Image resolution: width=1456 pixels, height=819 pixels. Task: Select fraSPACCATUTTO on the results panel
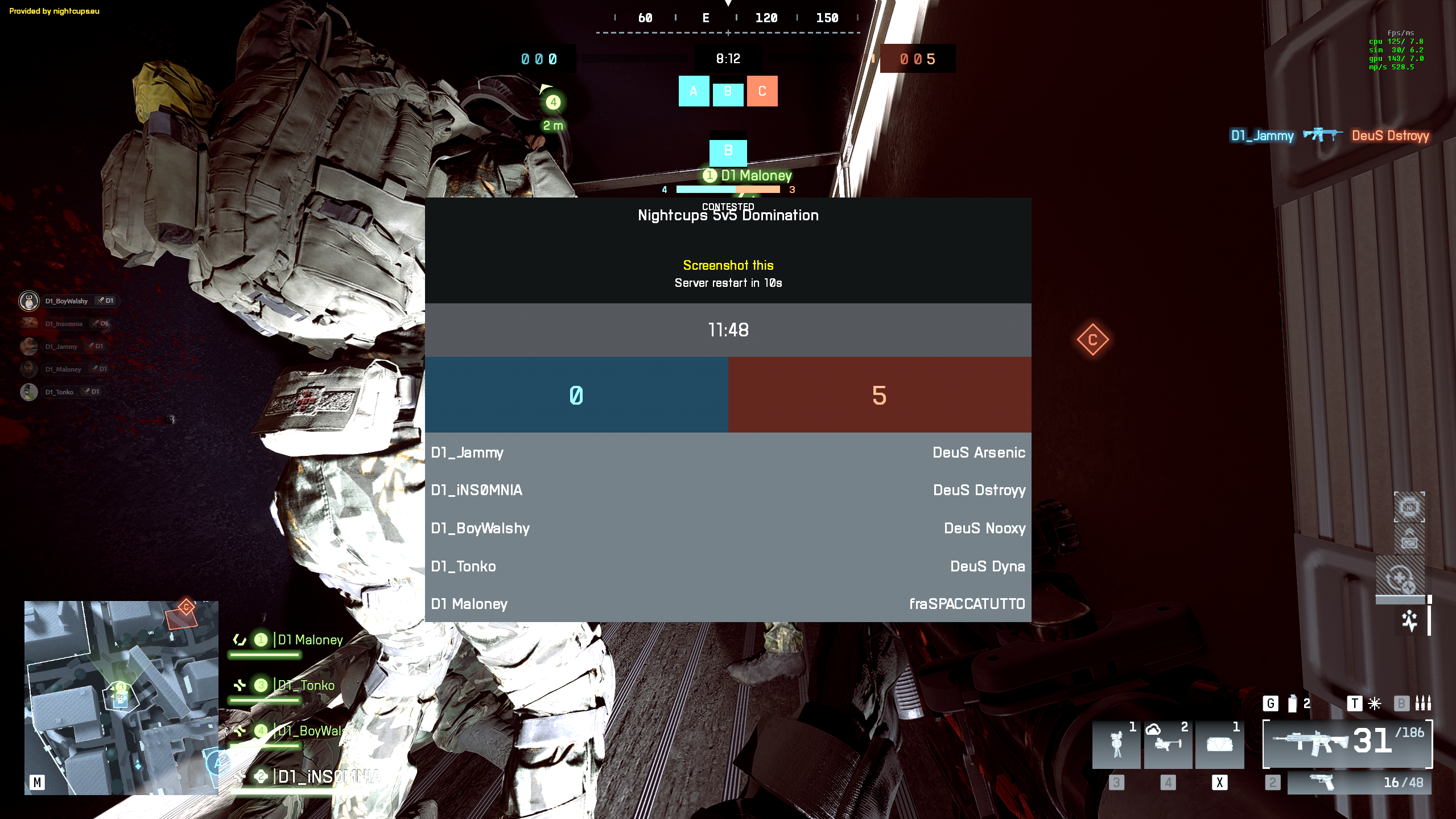[x=967, y=604]
